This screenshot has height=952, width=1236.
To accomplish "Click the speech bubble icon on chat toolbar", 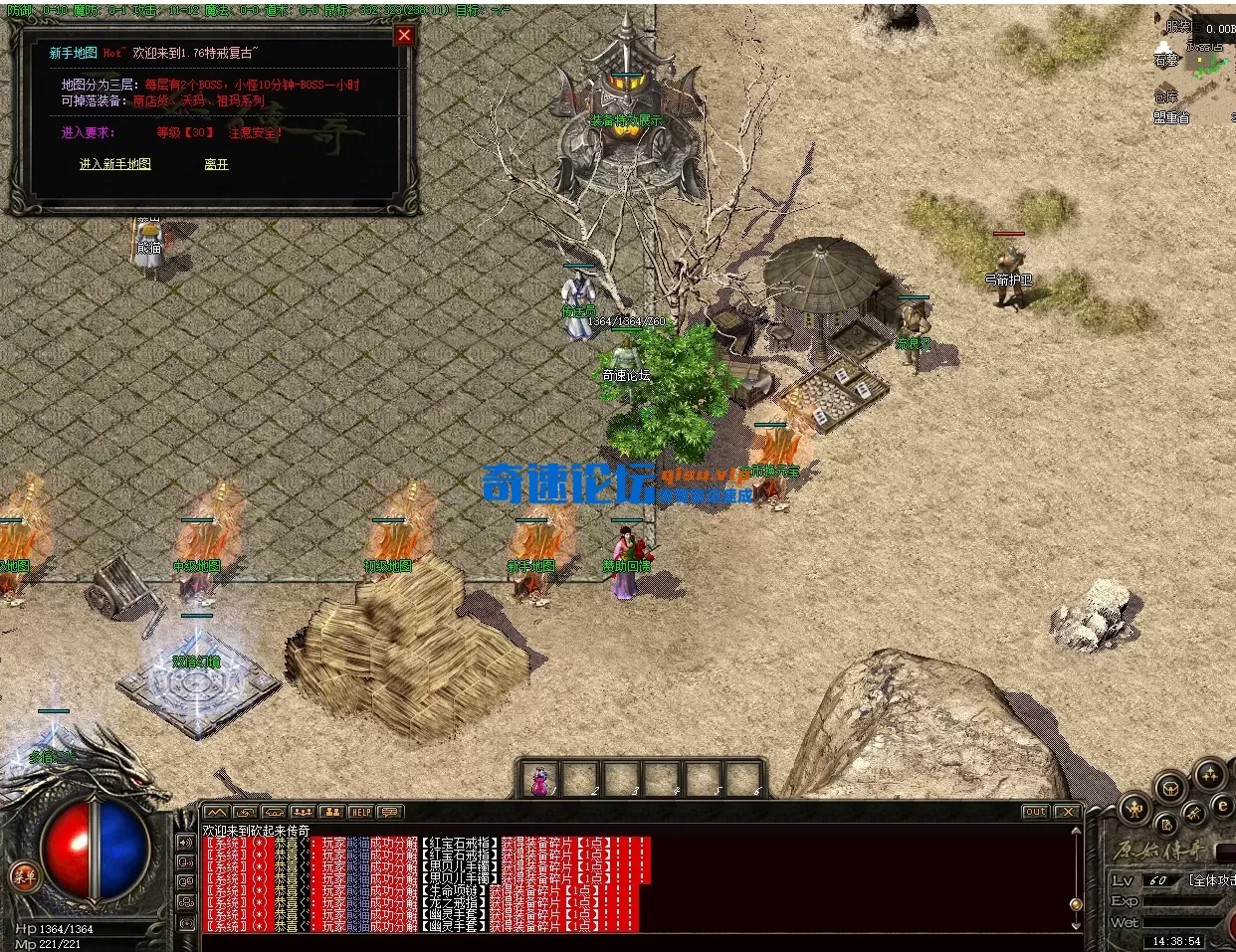I will [x=391, y=813].
